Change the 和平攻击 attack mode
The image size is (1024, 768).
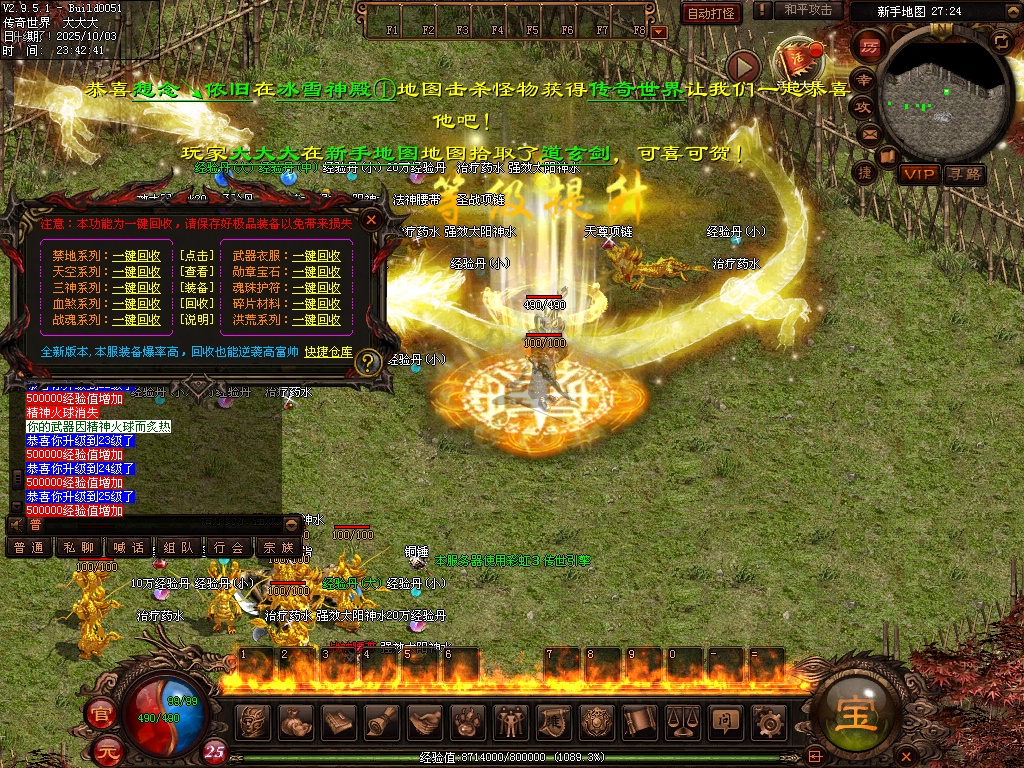click(x=808, y=11)
